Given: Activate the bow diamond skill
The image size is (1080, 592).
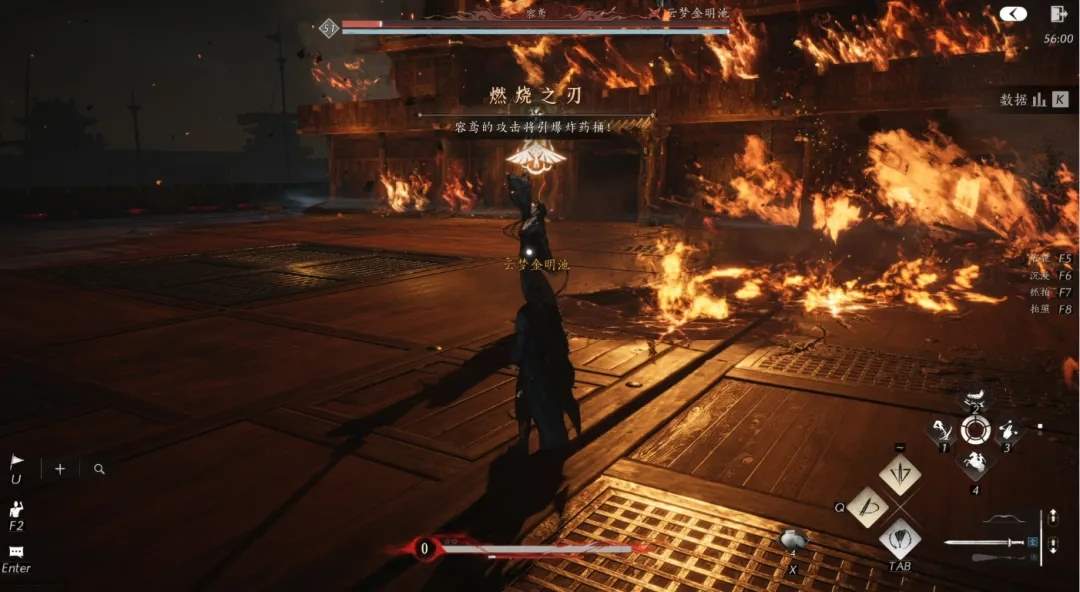Looking at the screenshot, I should [867, 507].
